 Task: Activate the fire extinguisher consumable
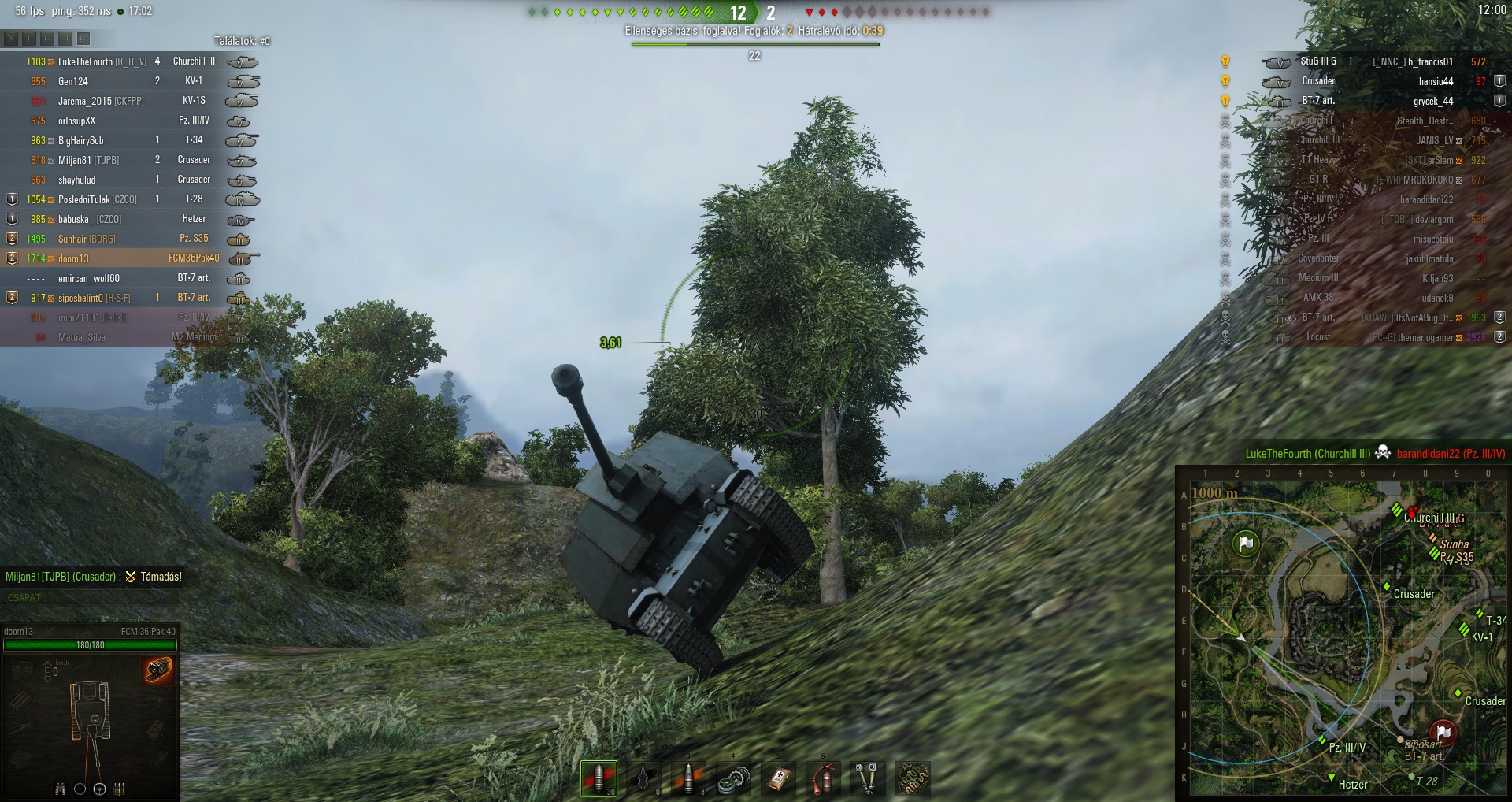point(823,778)
